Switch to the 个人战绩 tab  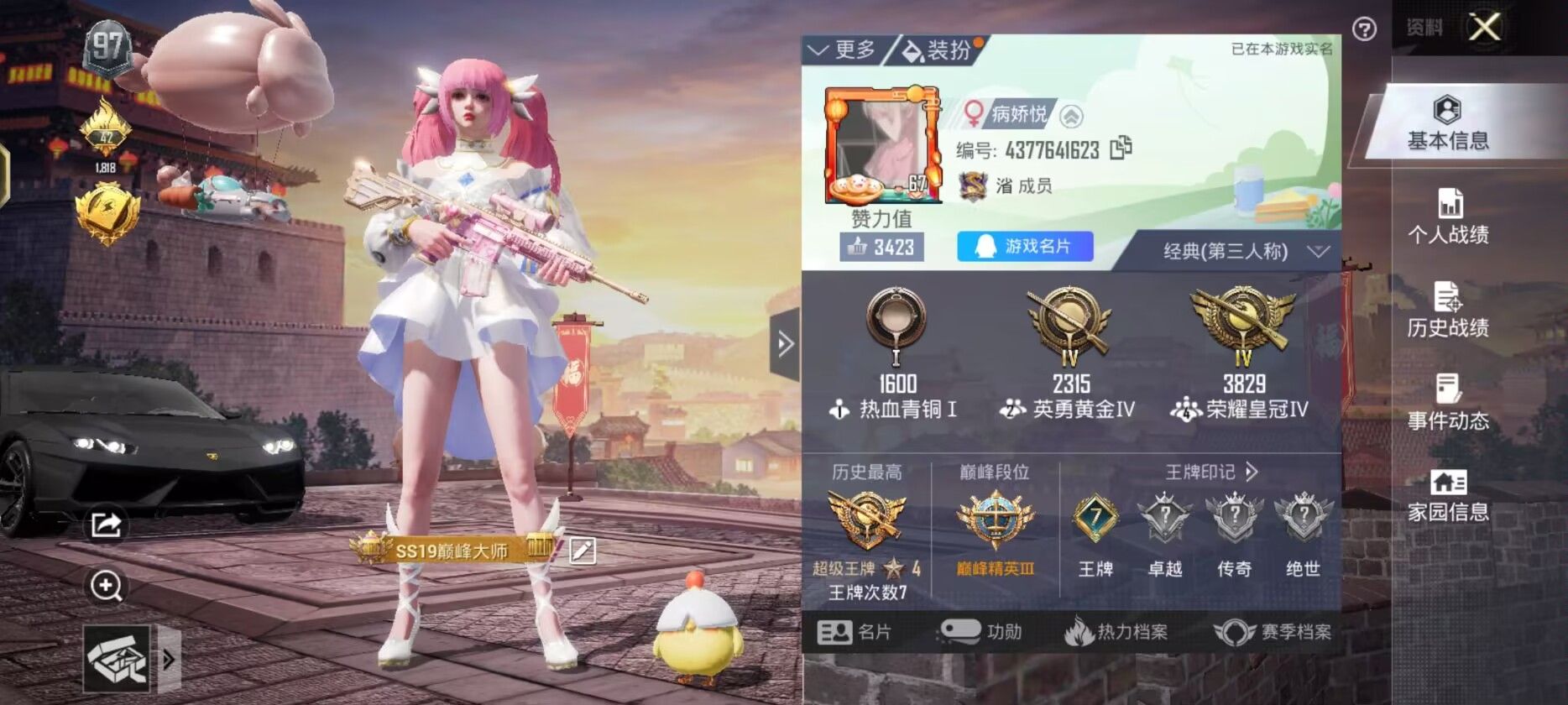(x=1451, y=215)
